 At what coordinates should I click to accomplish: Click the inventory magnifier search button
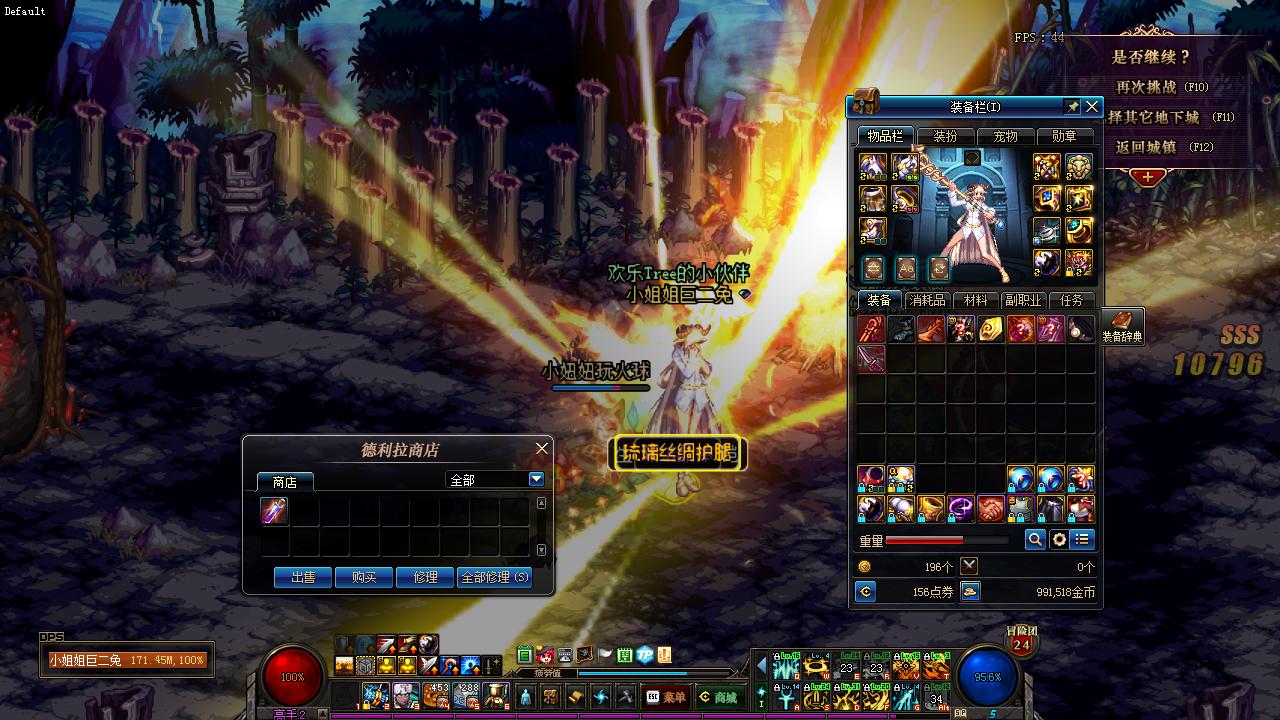1035,540
